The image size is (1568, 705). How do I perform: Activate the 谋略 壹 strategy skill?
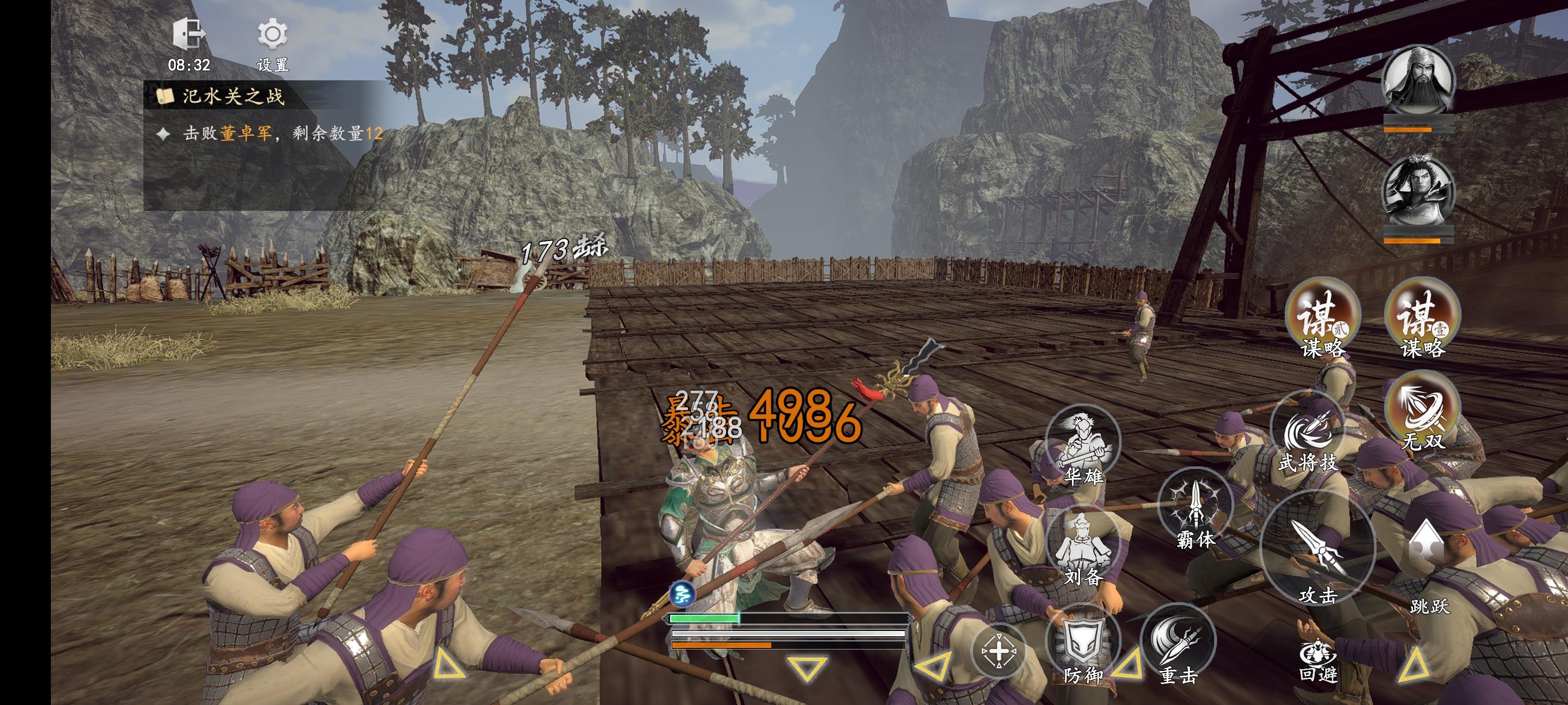[x=1422, y=316]
